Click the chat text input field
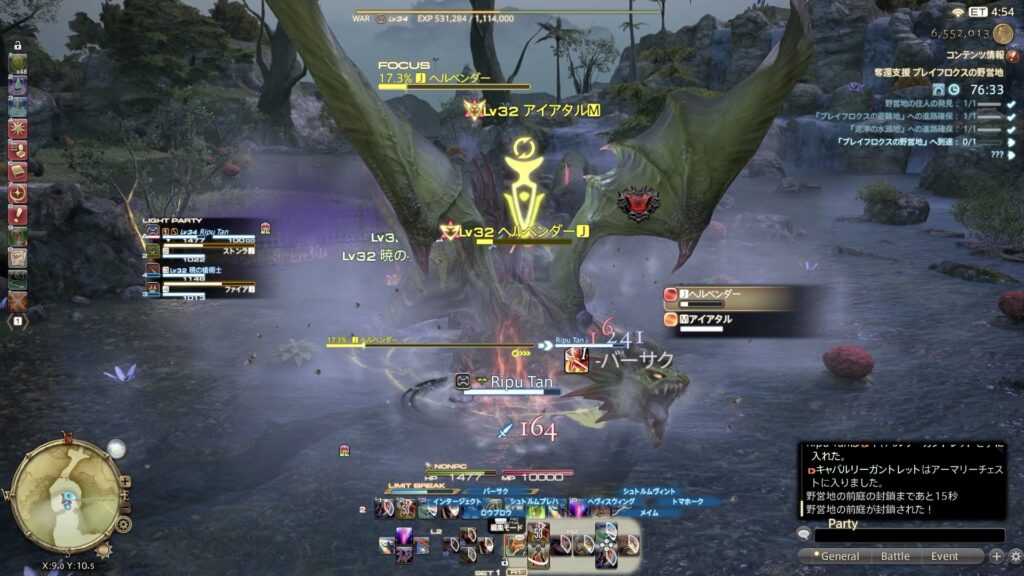 pyautogui.click(x=908, y=536)
